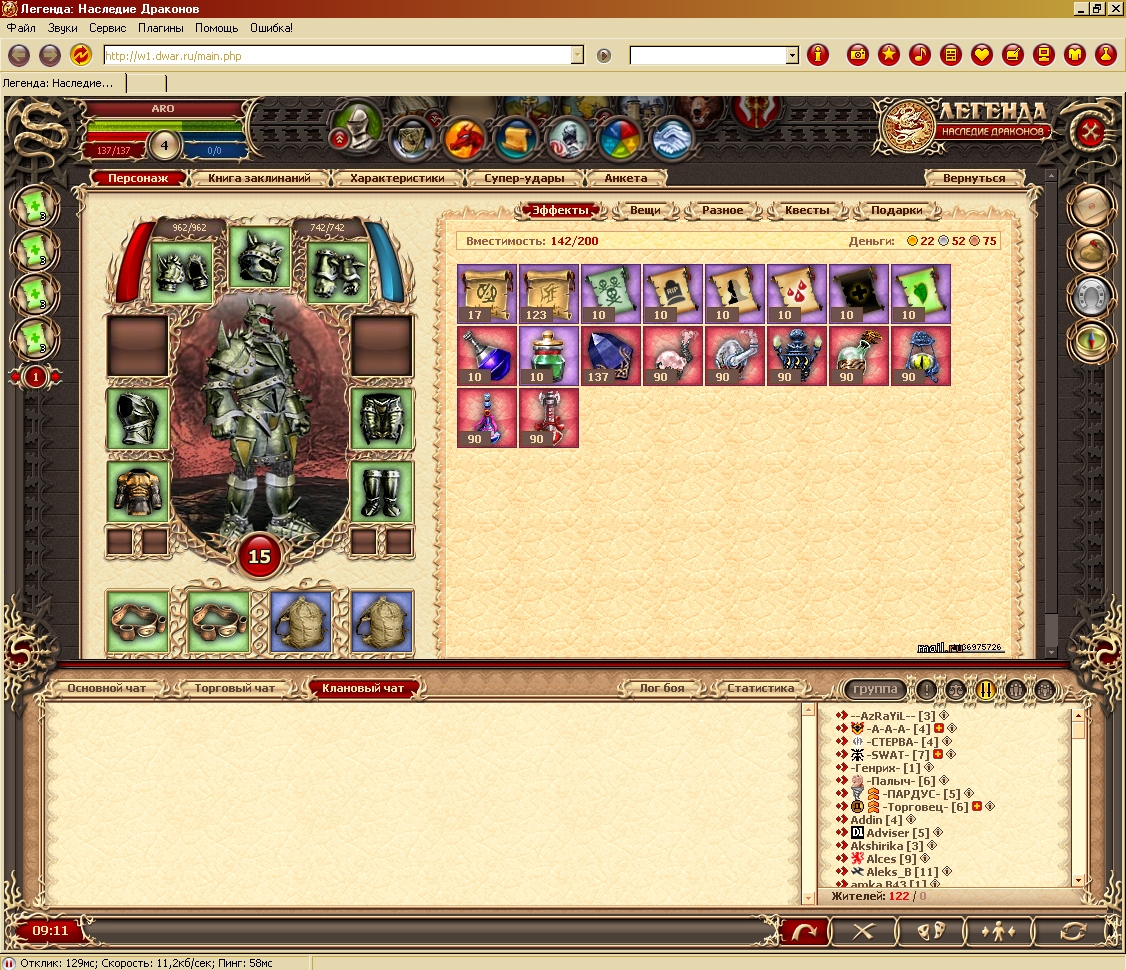Screen dimensions: 1126x970
Task: Select the Разное inventory category
Action: pyautogui.click(x=722, y=210)
